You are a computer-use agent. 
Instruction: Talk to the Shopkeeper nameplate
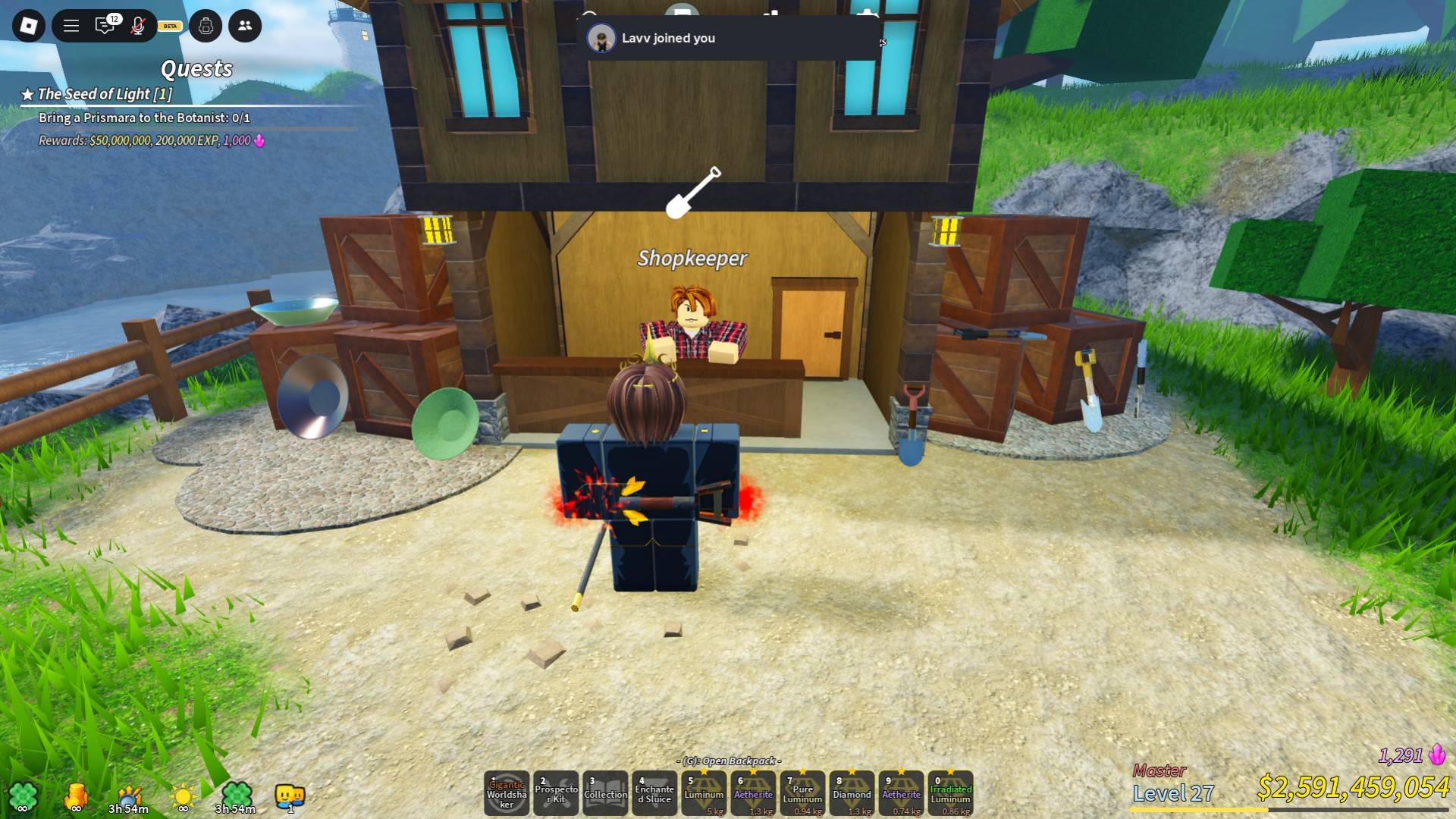click(x=692, y=259)
